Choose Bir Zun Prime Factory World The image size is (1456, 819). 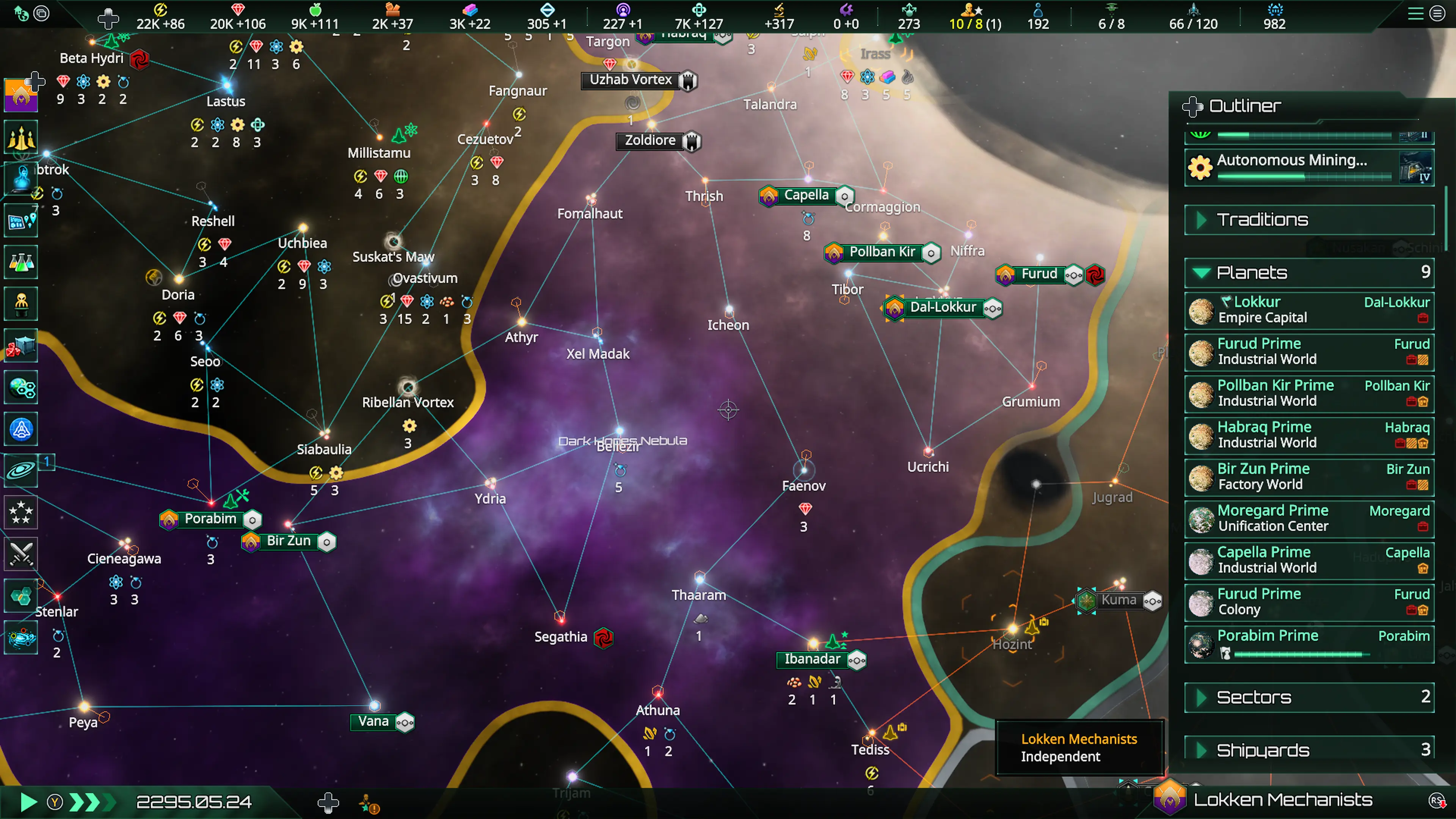point(1309,477)
